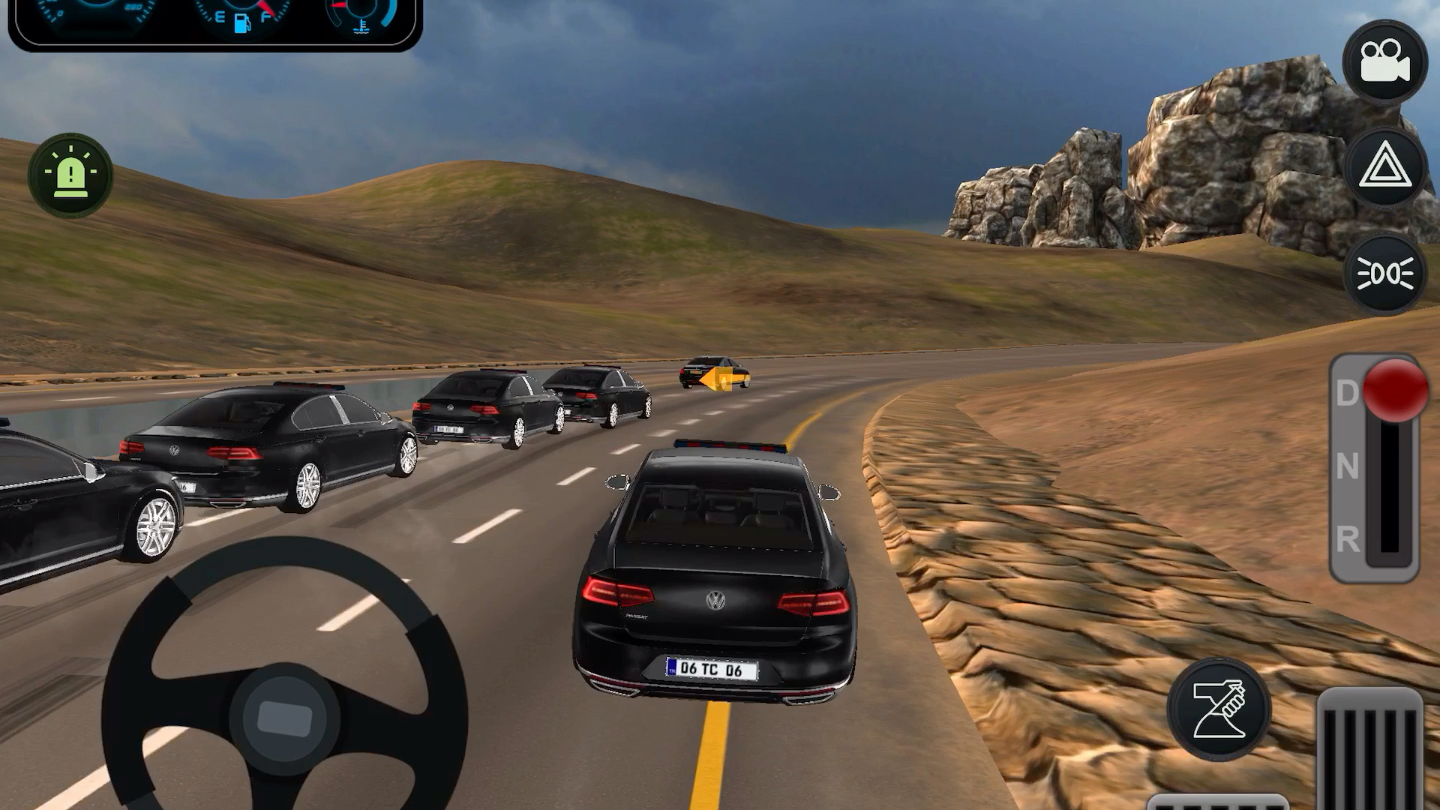This screenshot has height=810, width=1440.
Task: Toggle the headlights button
Action: (1385, 273)
